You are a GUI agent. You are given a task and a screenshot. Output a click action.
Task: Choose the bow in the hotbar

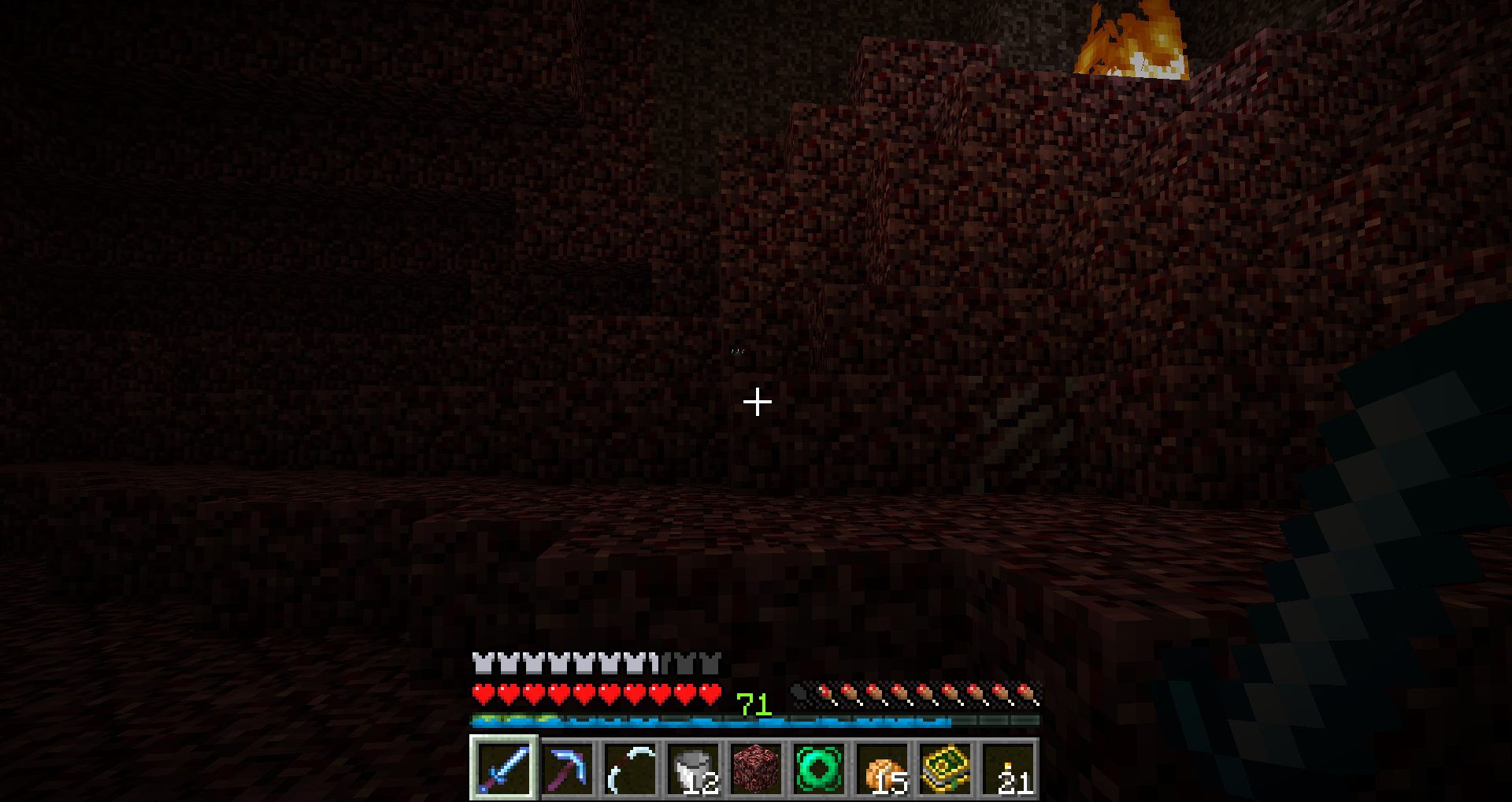coord(630,768)
